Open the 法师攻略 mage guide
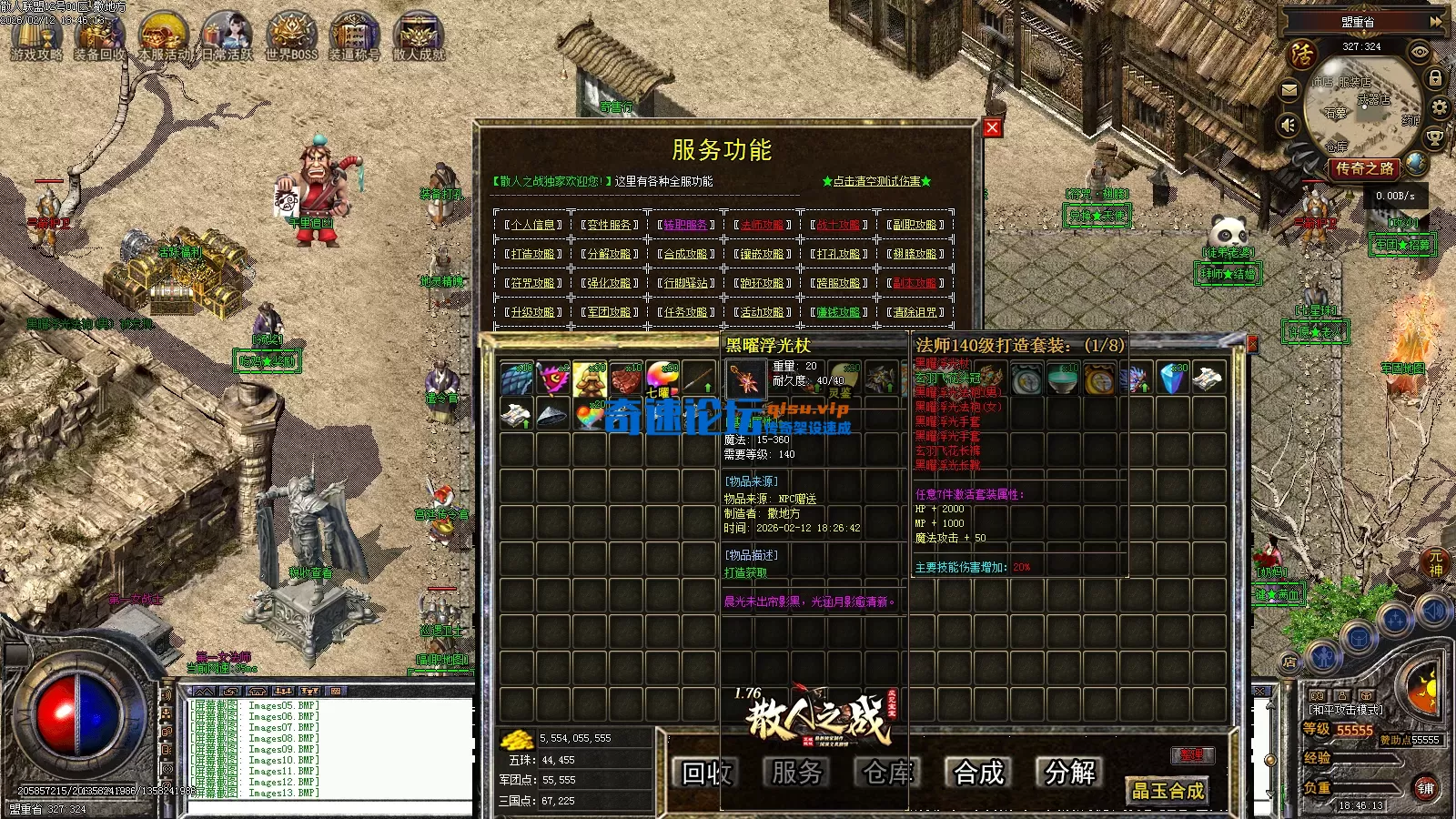 (763, 225)
